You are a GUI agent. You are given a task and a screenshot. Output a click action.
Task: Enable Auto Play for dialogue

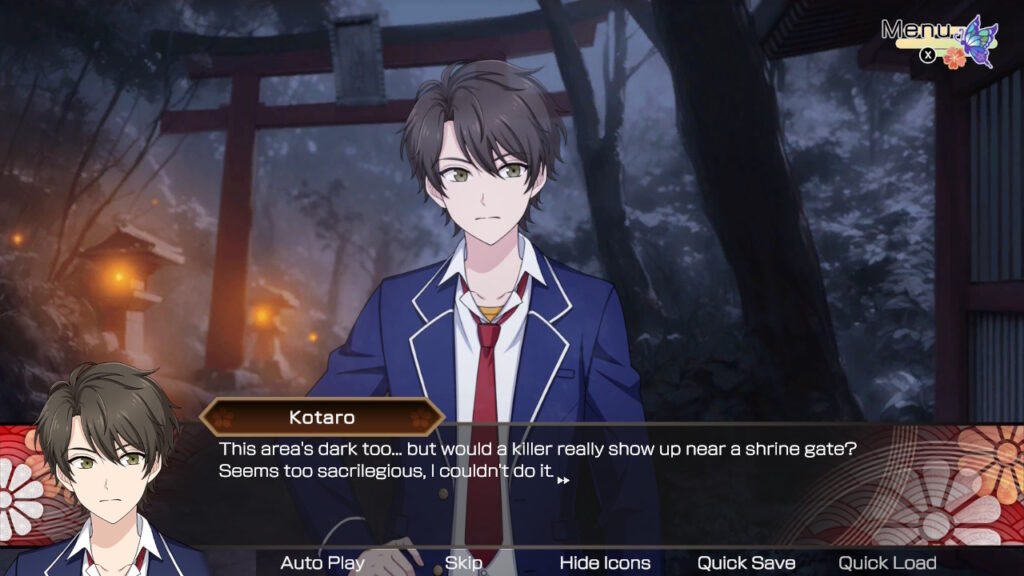[322, 563]
